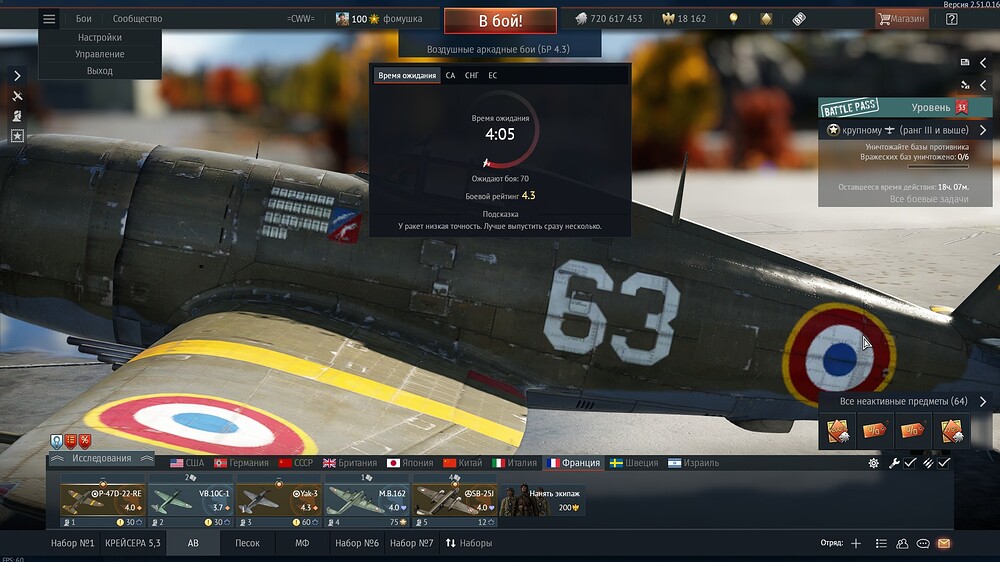This screenshot has width=1000, height=562.
Task: Open the Сообщество menu
Action: pyautogui.click(x=137, y=19)
